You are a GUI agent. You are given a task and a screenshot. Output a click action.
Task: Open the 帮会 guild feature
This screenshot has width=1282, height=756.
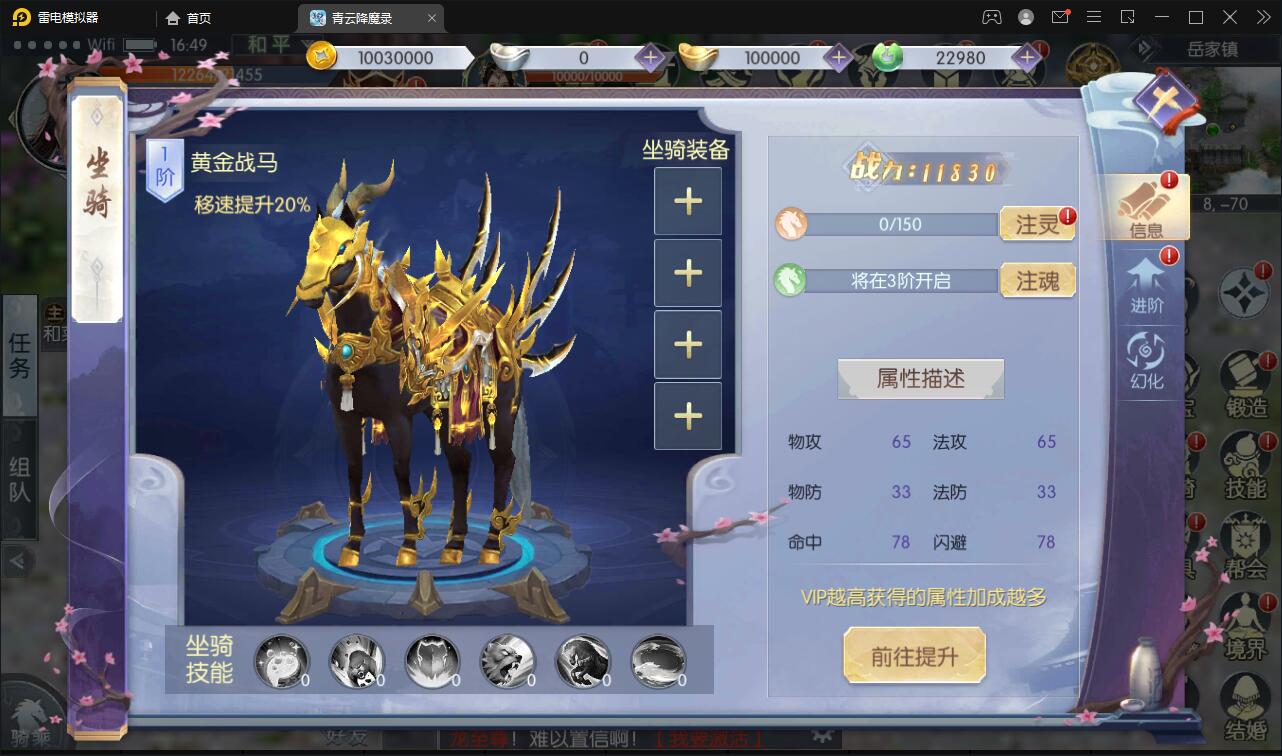[x=1246, y=530]
